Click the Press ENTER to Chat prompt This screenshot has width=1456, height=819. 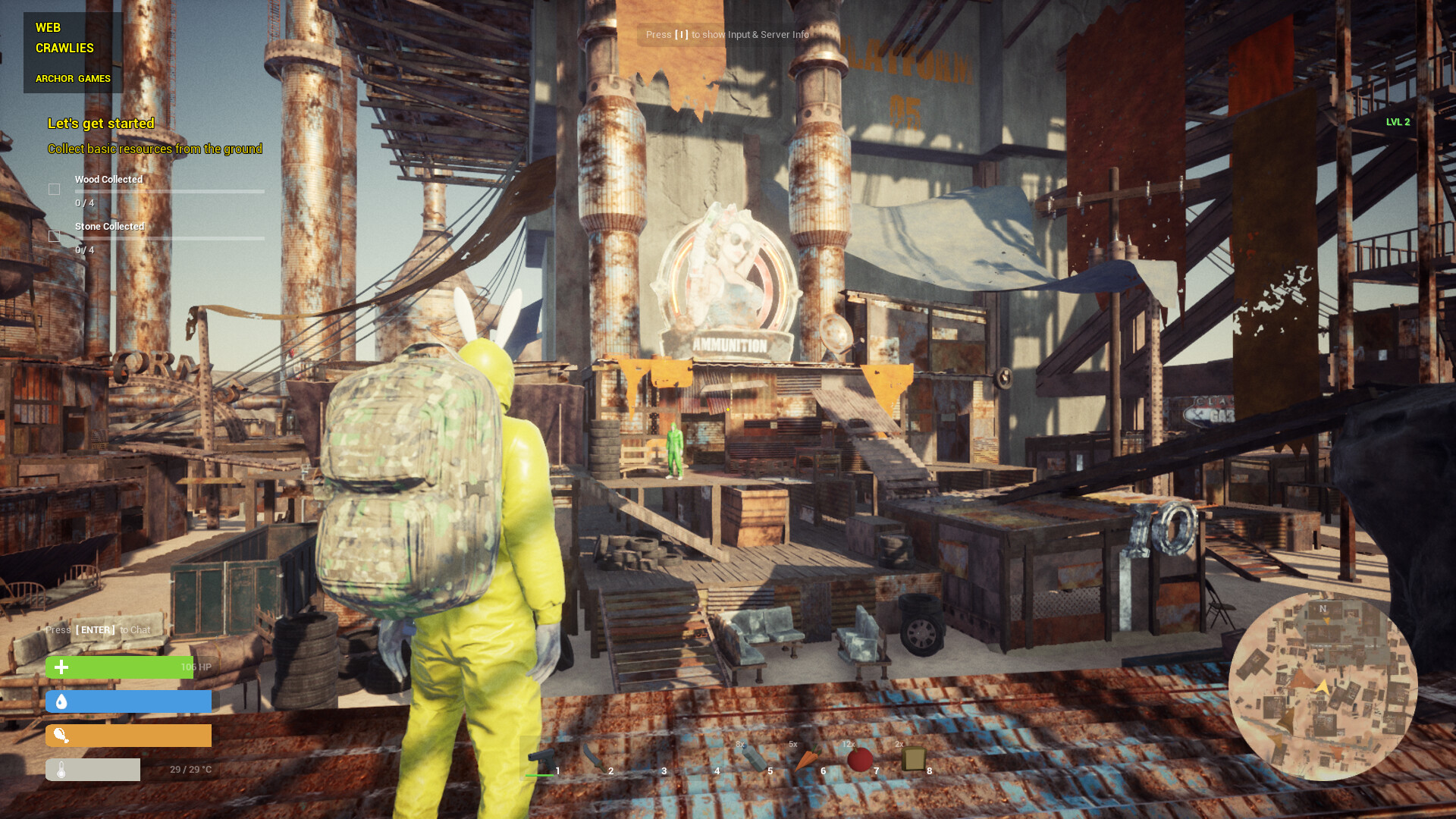(97, 629)
